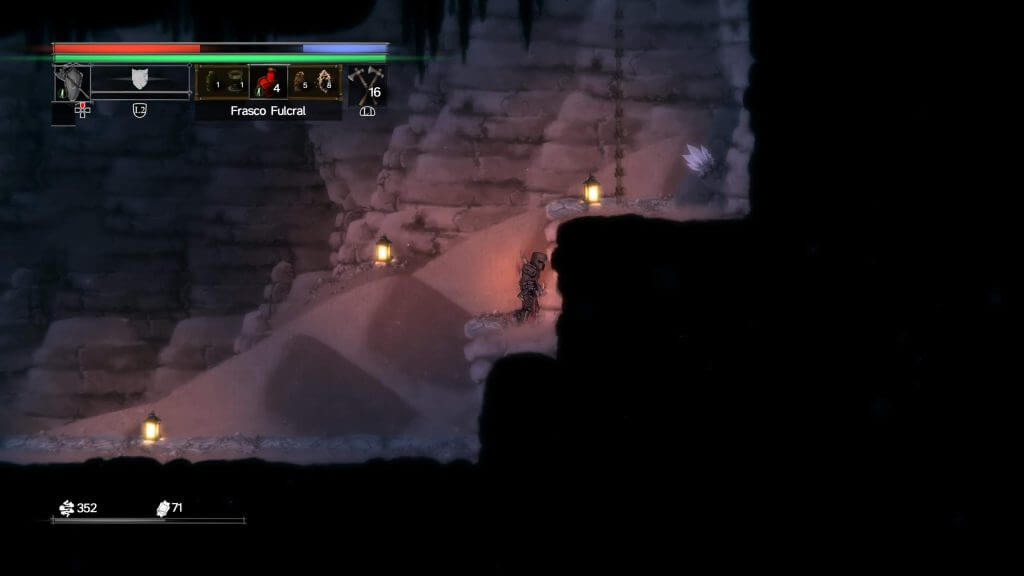This screenshot has width=1024, height=576.
Task: Select the red Frasco Fulcral flask
Action: click(x=268, y=82)
